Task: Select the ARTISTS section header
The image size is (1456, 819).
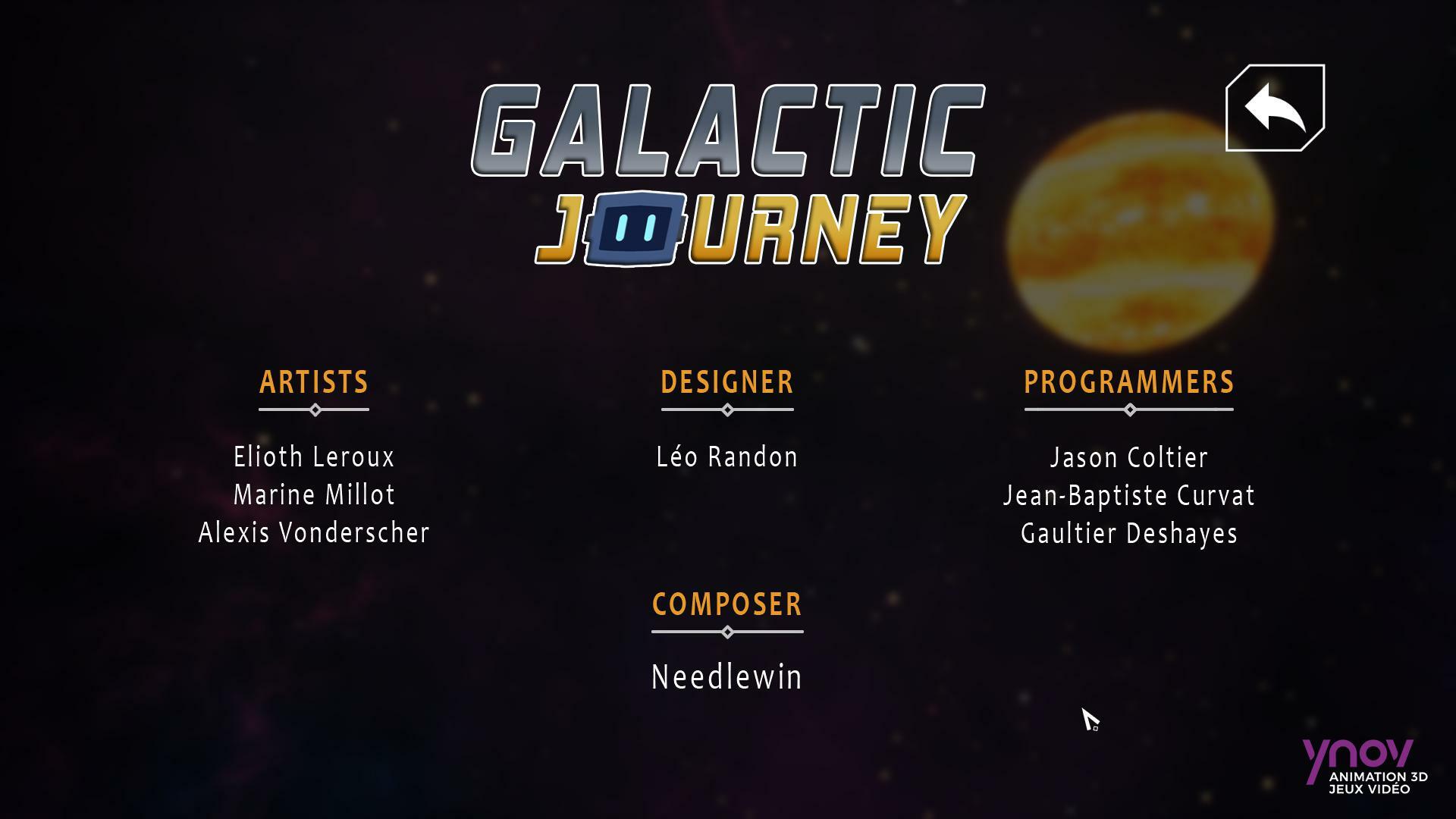Action: 314,383
